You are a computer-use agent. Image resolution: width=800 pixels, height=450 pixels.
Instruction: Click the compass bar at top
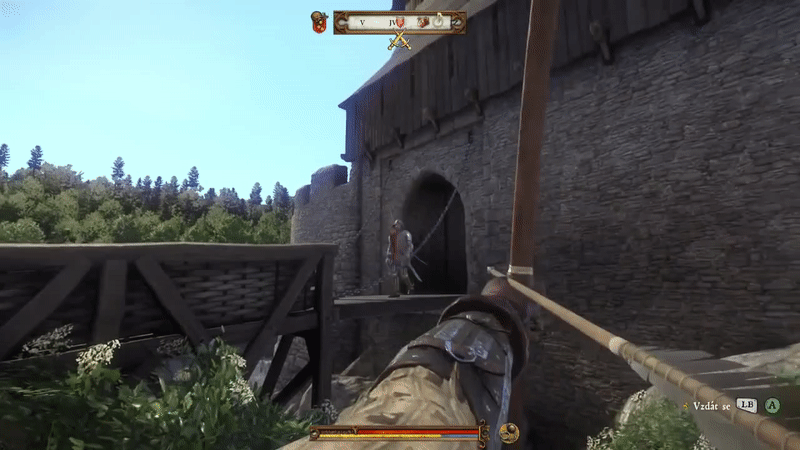pos(399,21)
